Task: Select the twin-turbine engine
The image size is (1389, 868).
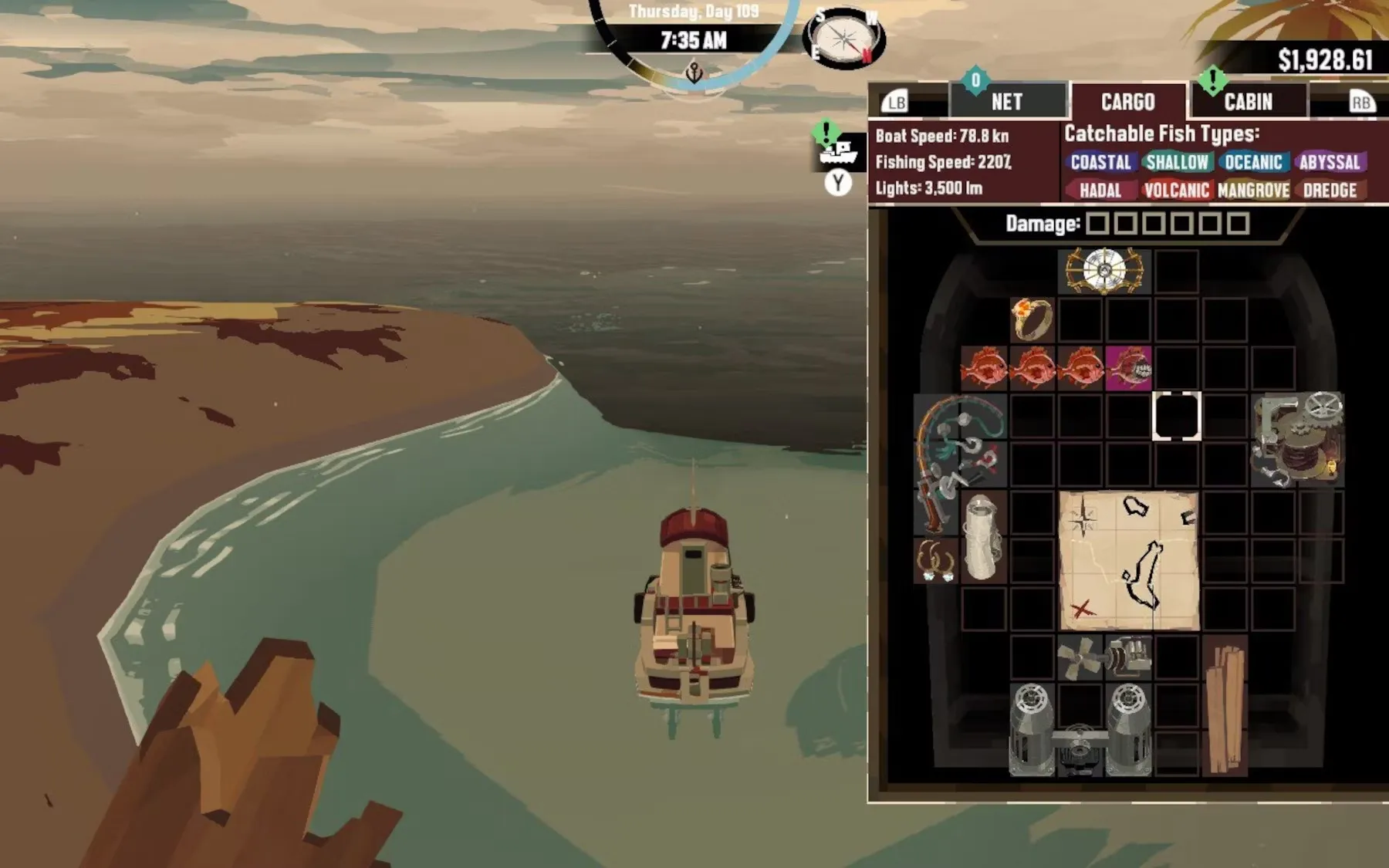Action: [x=1080, y=729]
